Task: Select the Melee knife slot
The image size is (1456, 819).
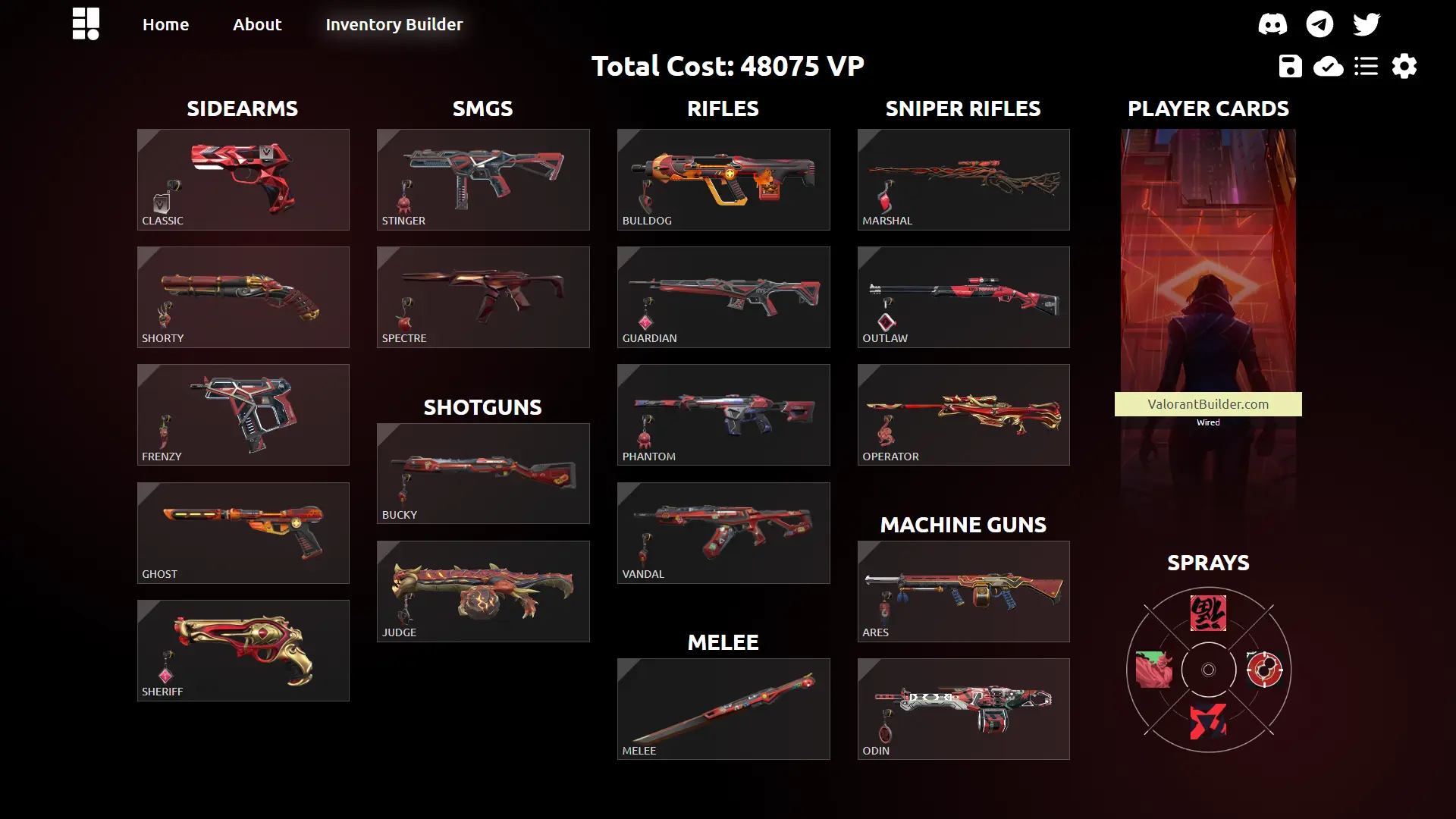Action: point(723,709)
